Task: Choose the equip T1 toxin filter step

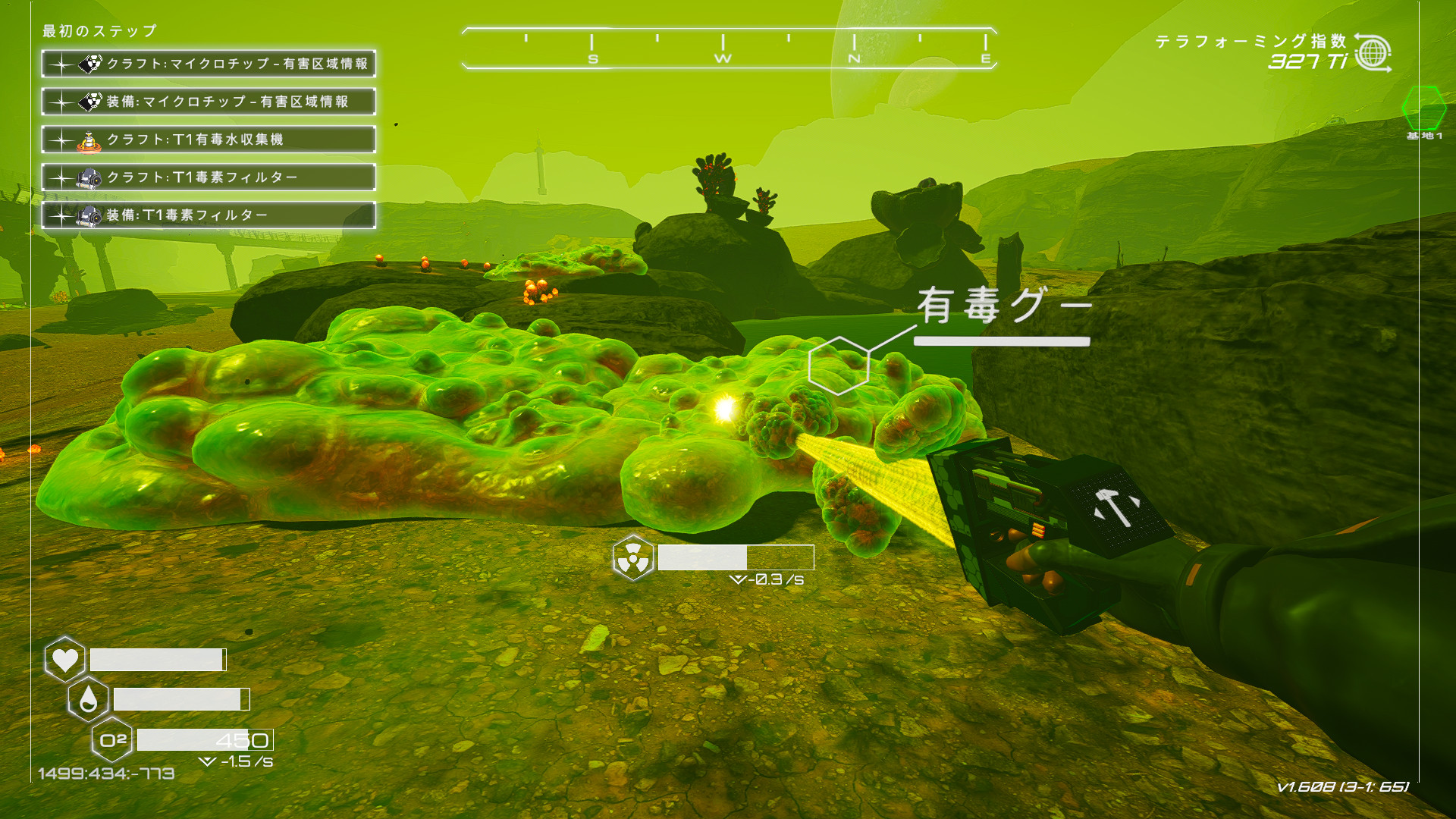Action: tap(209, 215)
